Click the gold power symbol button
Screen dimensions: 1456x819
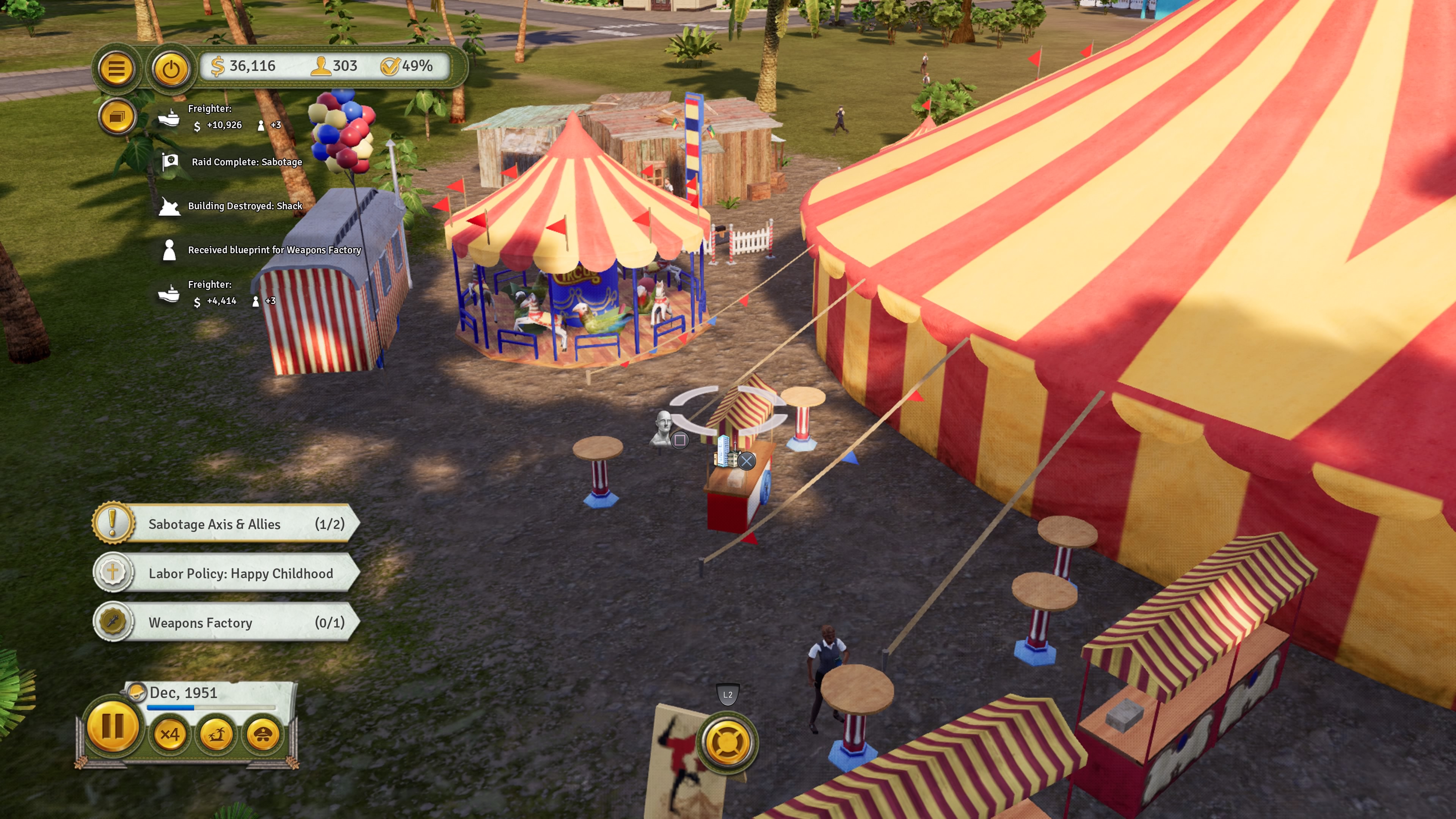click(171, 69)
